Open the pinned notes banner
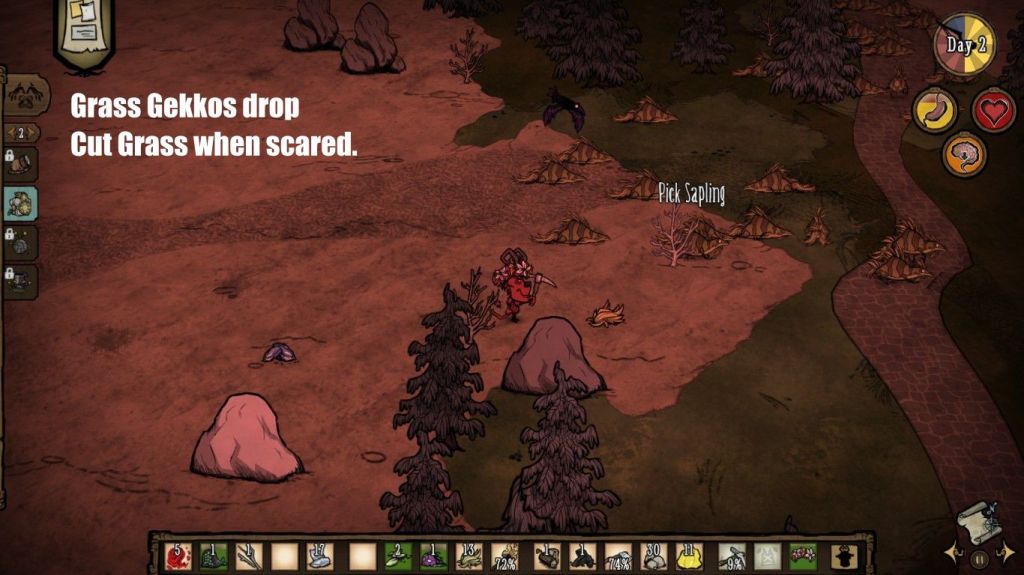 pyautogui.click(x=84, y=32)
